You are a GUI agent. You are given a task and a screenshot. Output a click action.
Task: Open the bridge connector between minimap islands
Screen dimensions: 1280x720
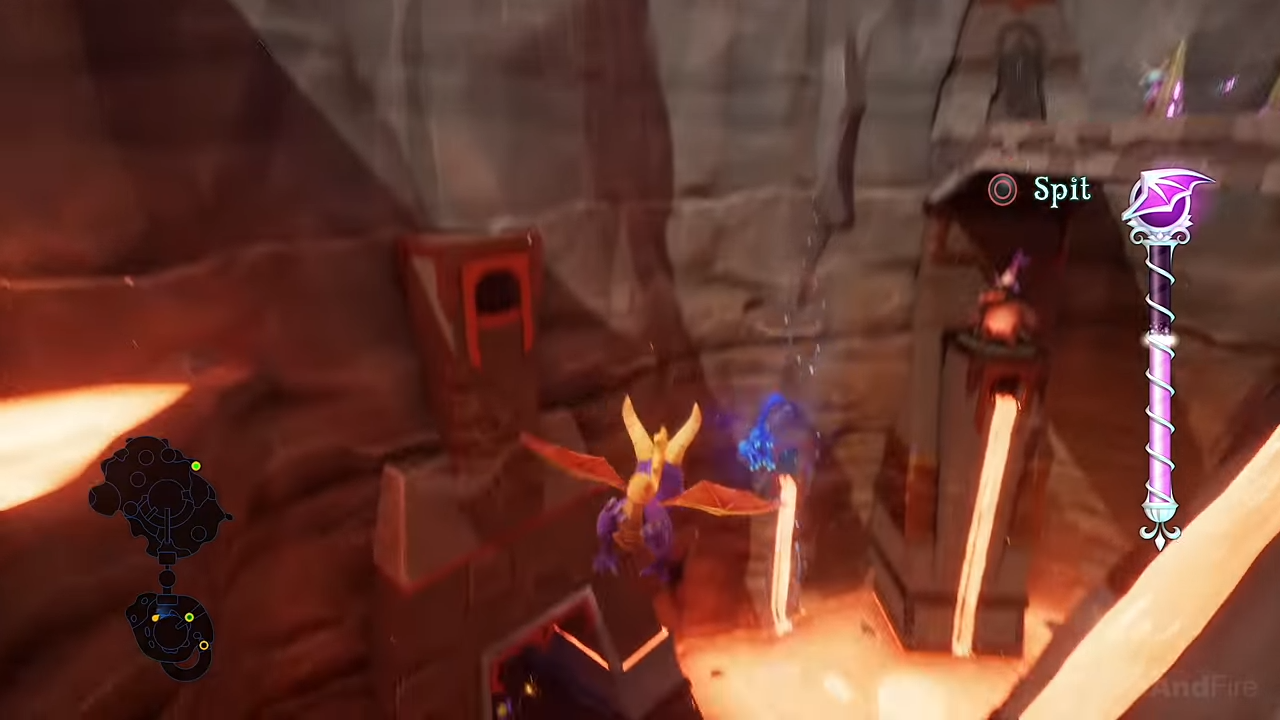pos(165,578)
